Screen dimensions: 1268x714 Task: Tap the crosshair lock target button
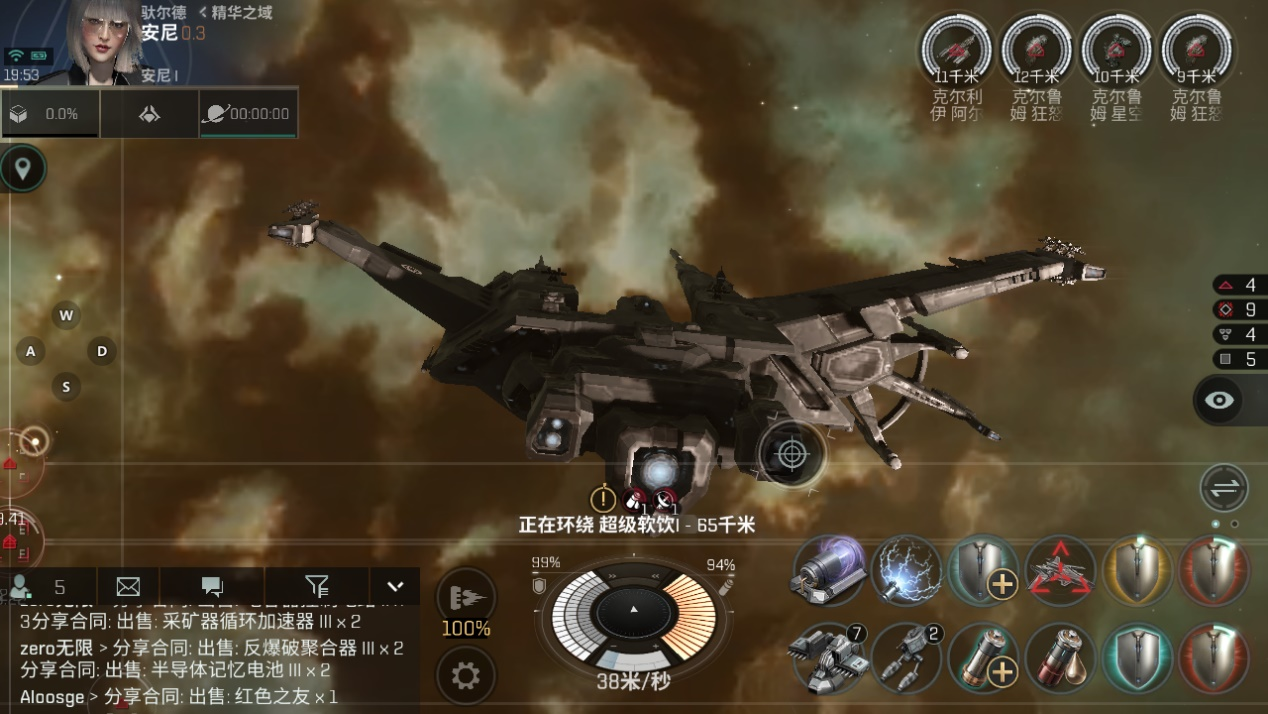(x=791, y=454)
